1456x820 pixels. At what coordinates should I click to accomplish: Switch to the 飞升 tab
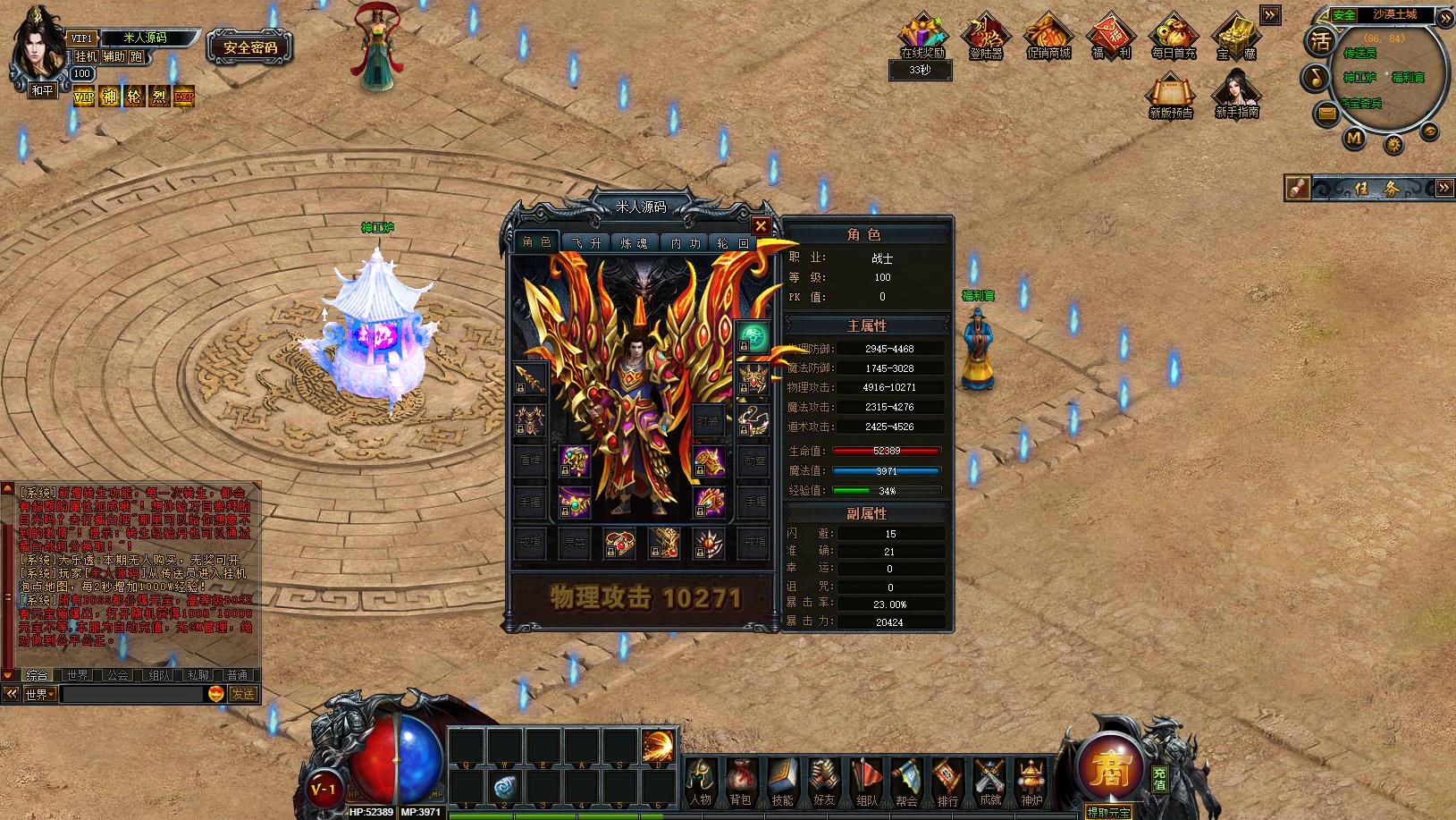pyautogui.click(x=586, y=243)
